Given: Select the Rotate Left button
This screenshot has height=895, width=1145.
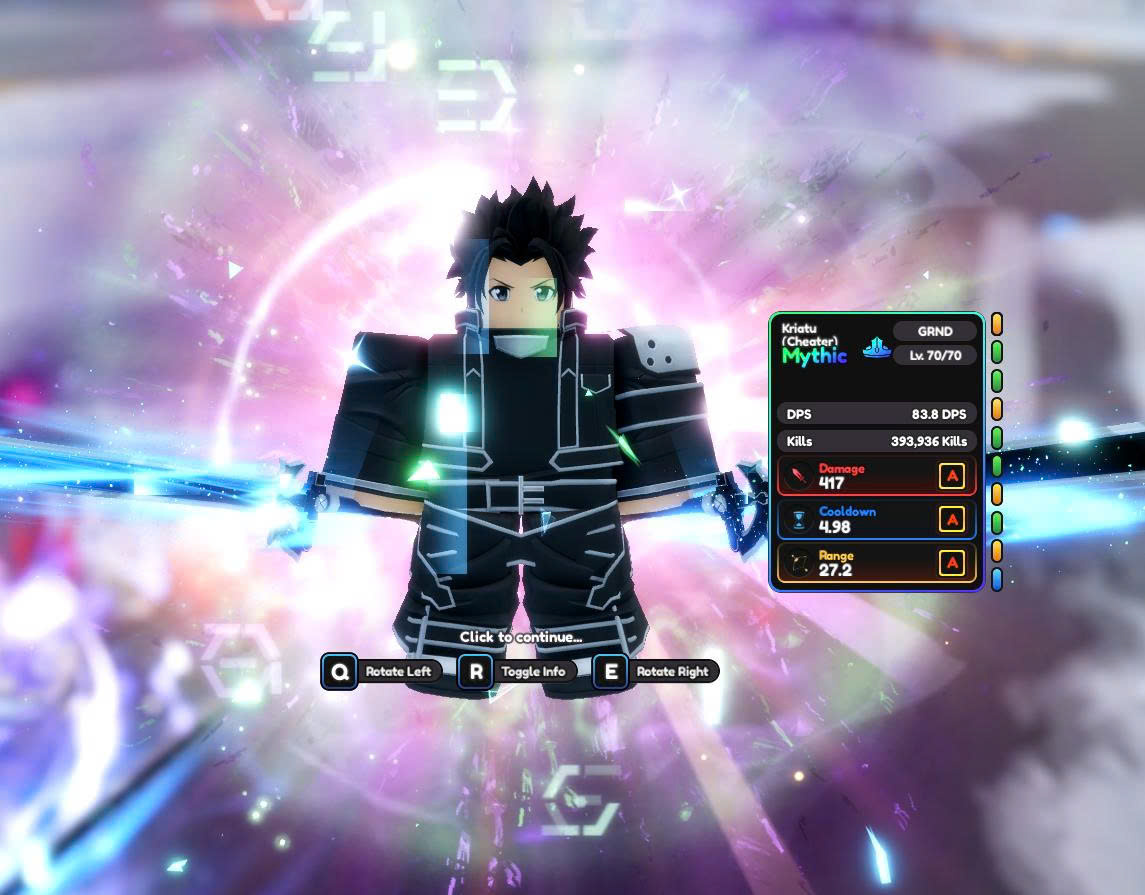Looking at the screenshot, I should (381, 671).
